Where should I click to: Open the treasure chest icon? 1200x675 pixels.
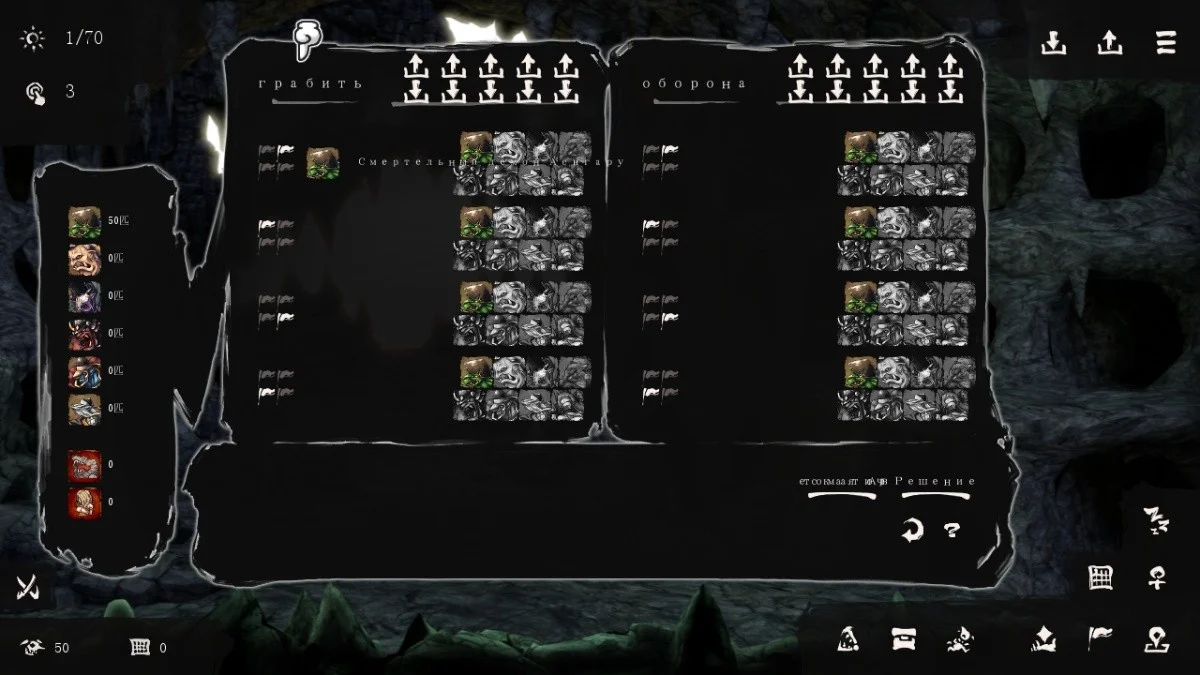click(x=904, y=638)
